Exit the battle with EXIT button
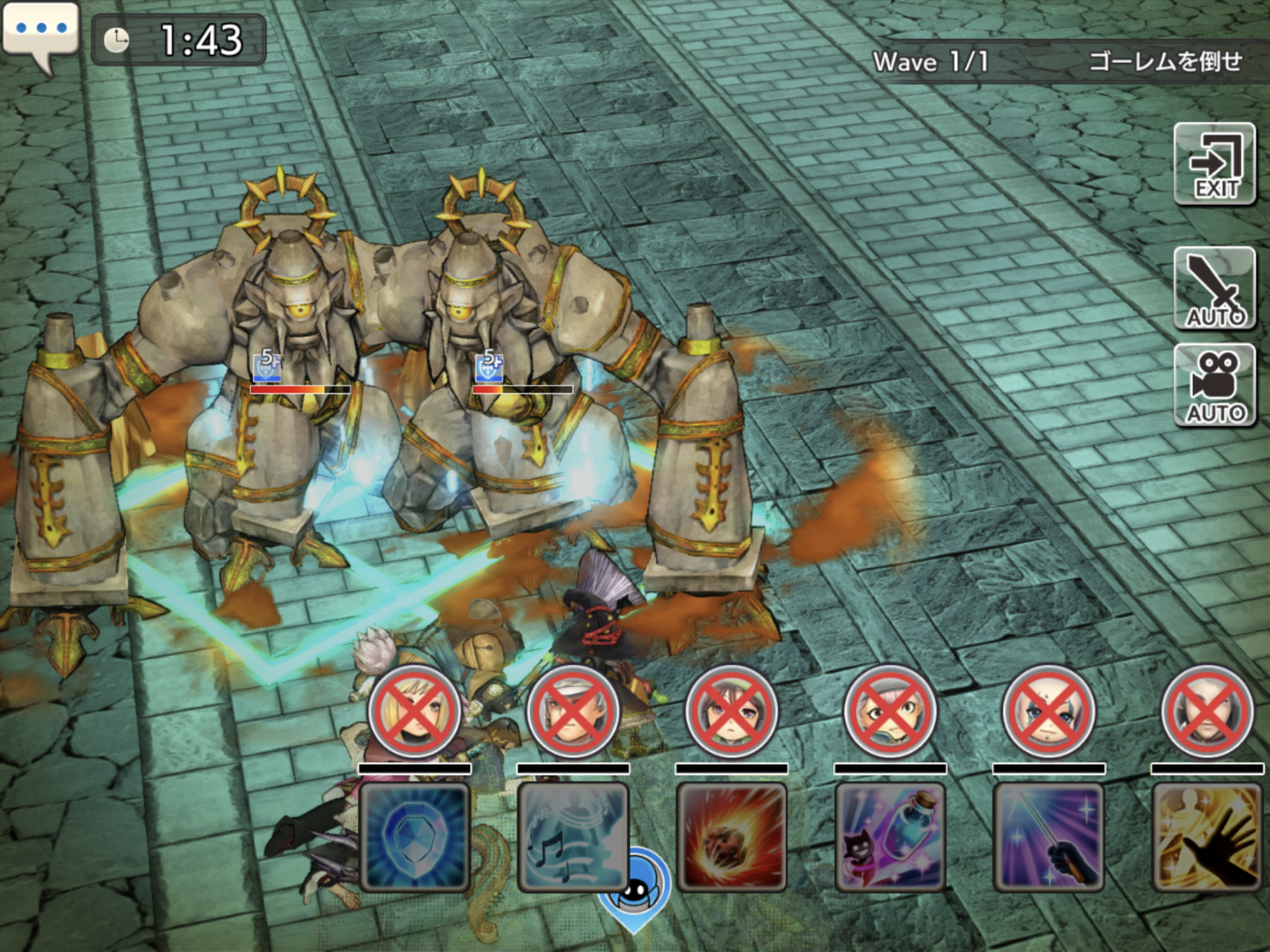This screenshot has width=1270, height=952. click(1214, 164)
